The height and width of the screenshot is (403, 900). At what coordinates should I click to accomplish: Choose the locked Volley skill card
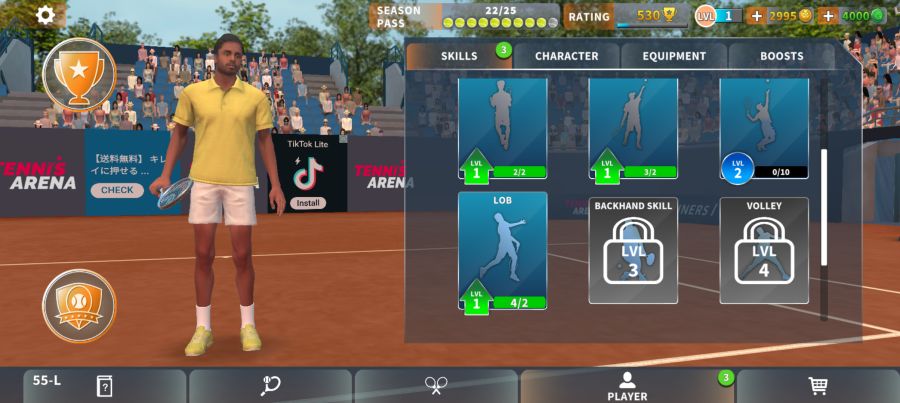[764, 250]
